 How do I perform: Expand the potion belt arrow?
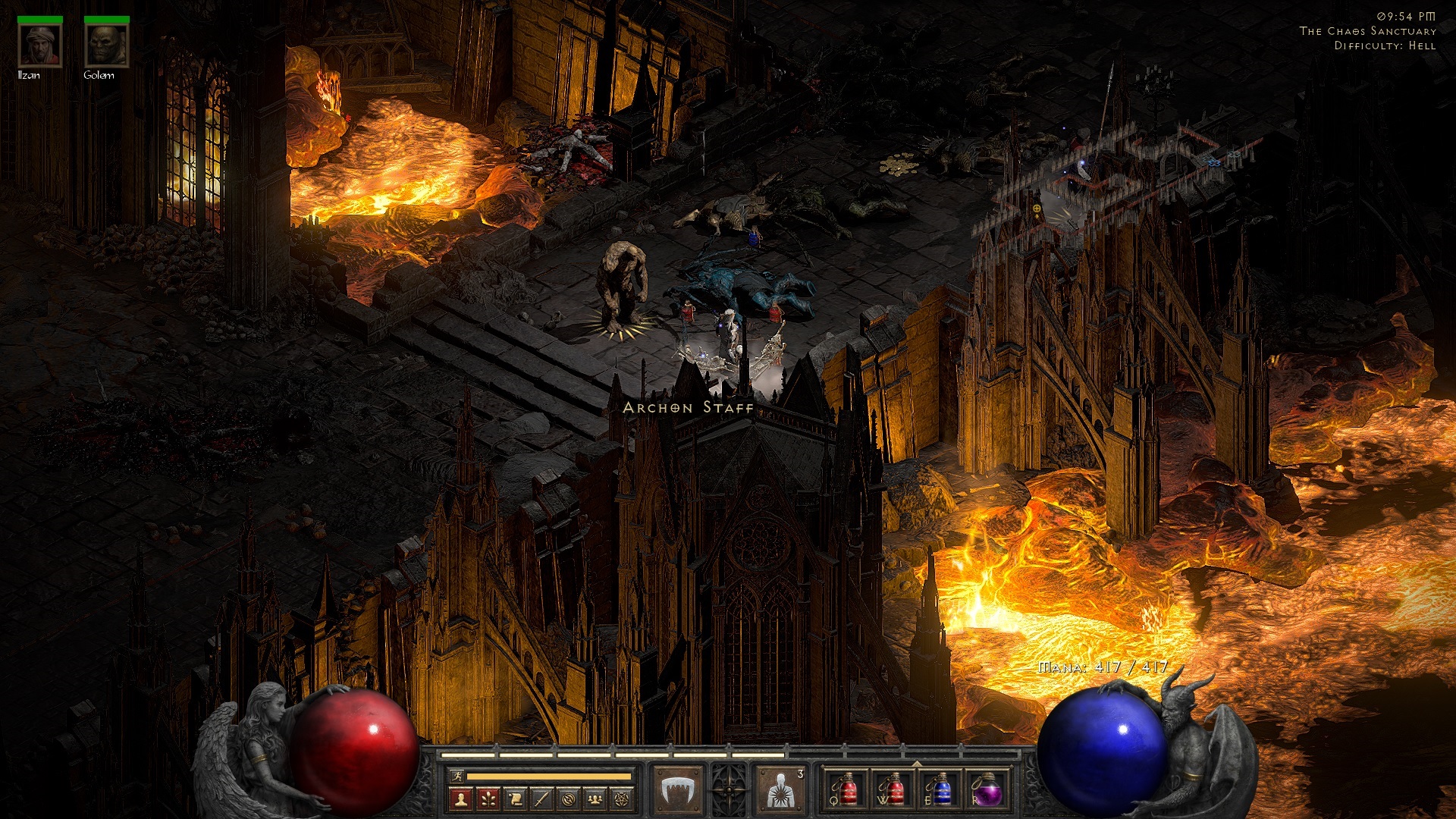coord(917,763)
